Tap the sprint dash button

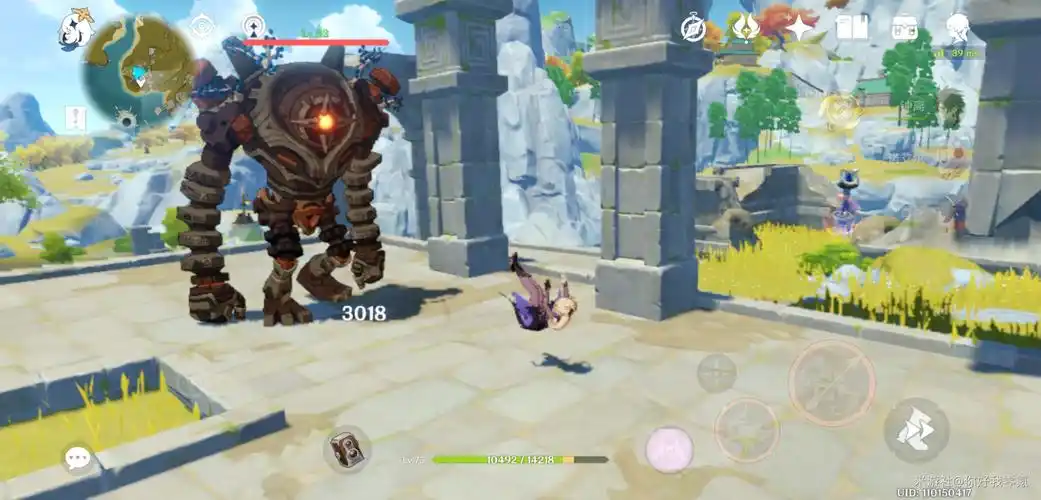coord(916,430)
